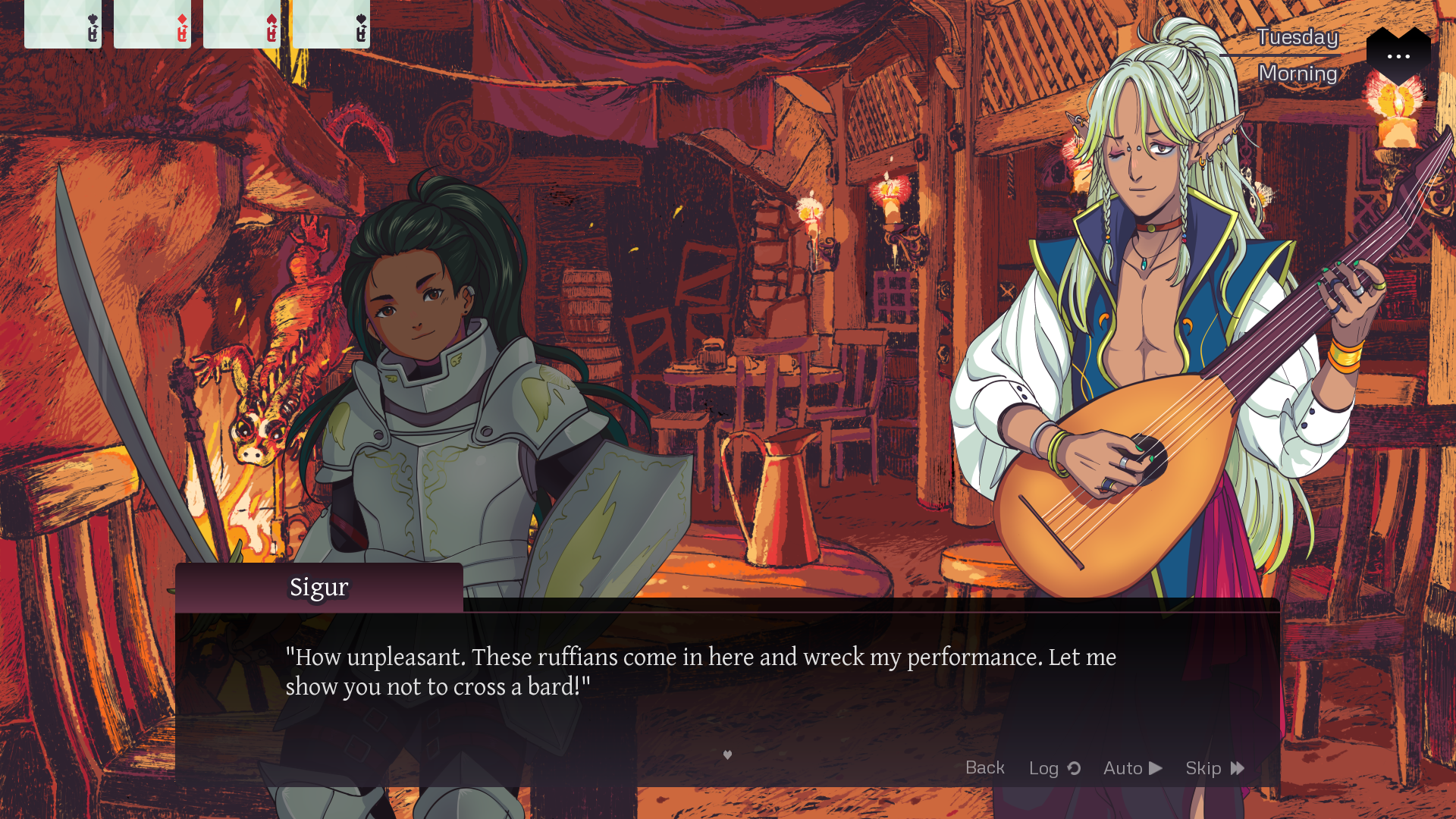This screenshot has height=819, width=1456.
Task: Skip through the dialogue
Action: pos(1214,768)
